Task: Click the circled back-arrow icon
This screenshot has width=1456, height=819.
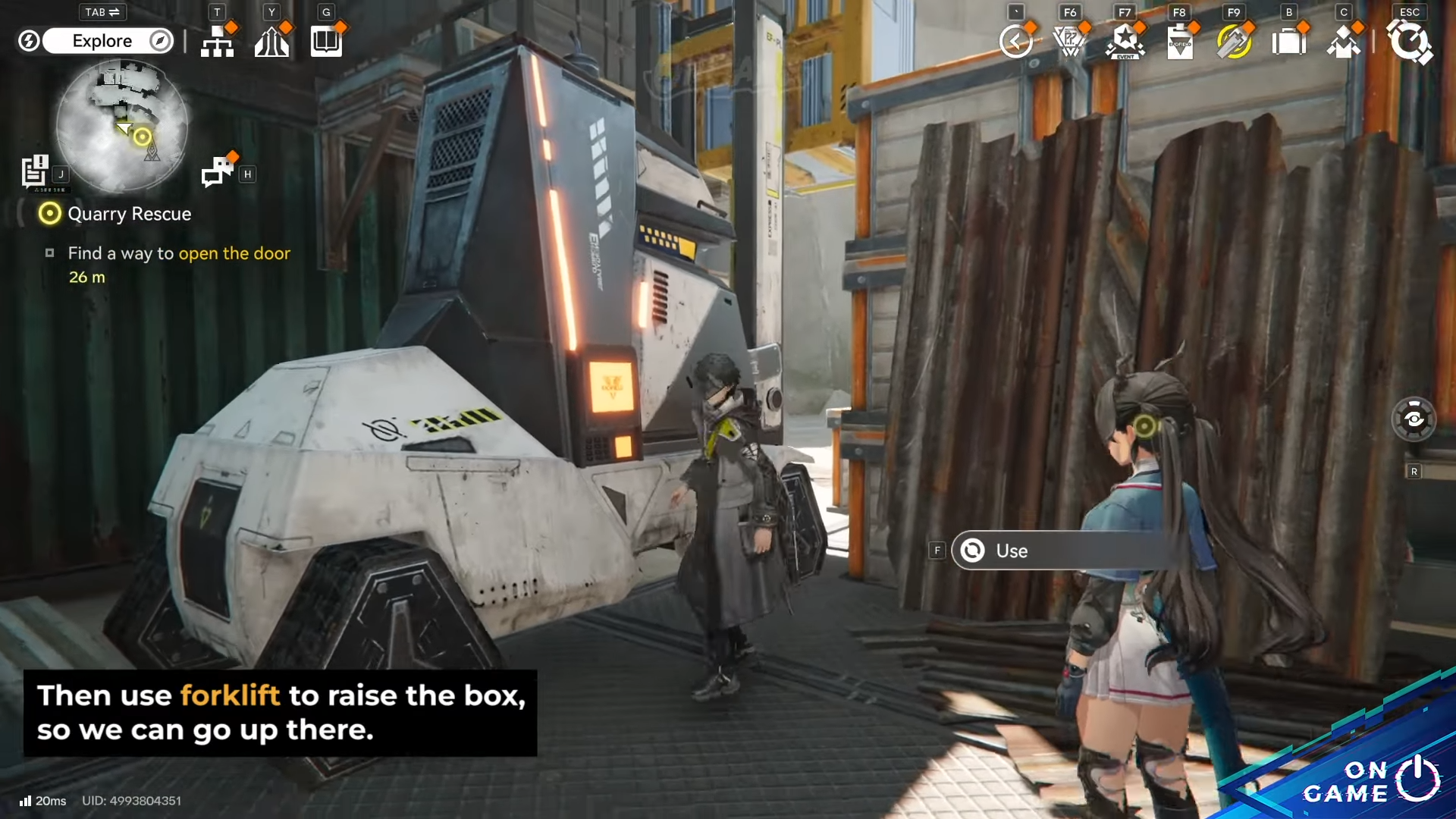Action: 1015,42
